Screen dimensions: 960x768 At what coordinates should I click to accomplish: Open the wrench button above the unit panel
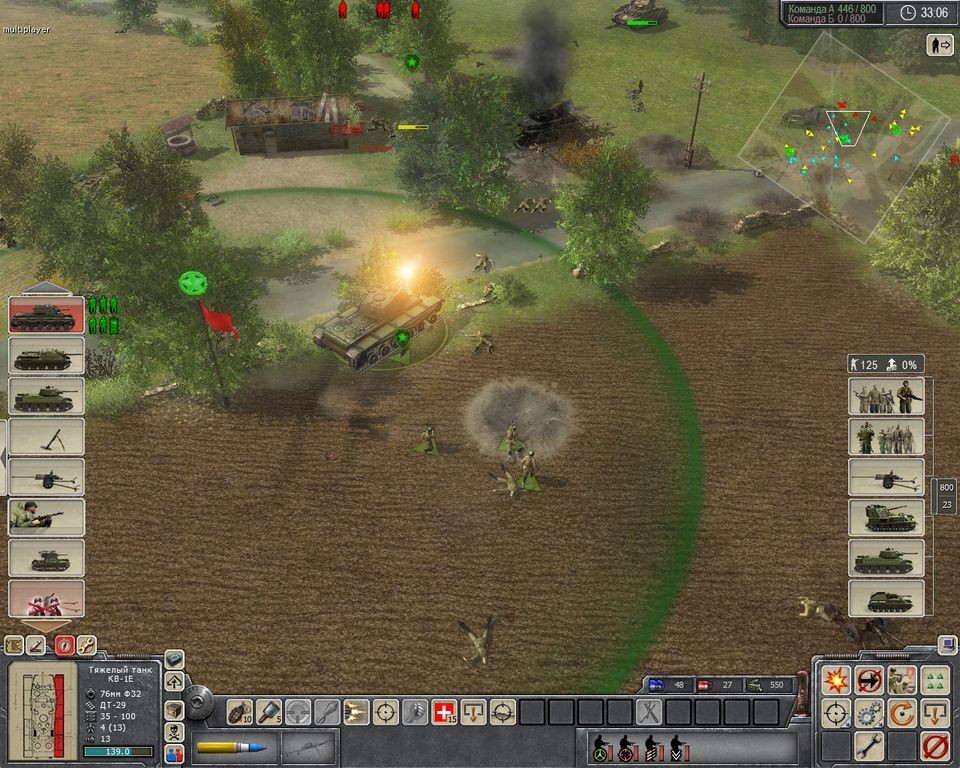click(87, 645)
